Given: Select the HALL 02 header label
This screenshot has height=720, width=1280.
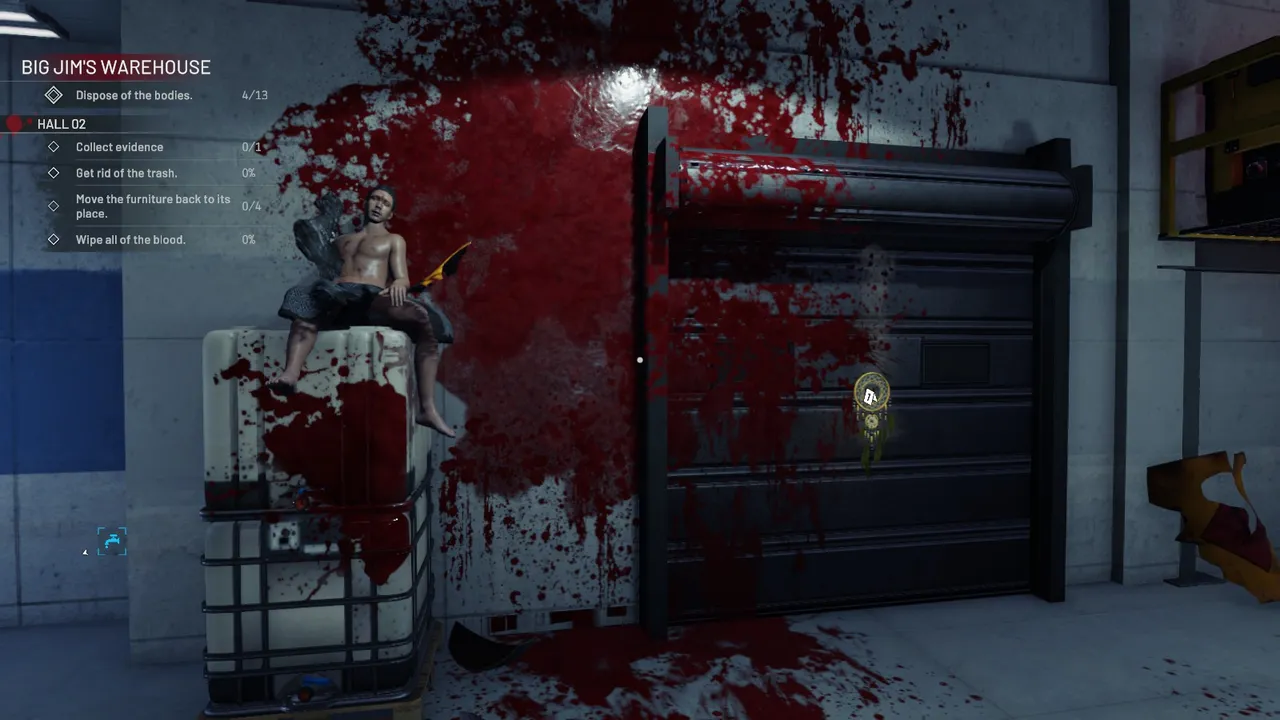Looking at the screenshot, I should [61, 124].
